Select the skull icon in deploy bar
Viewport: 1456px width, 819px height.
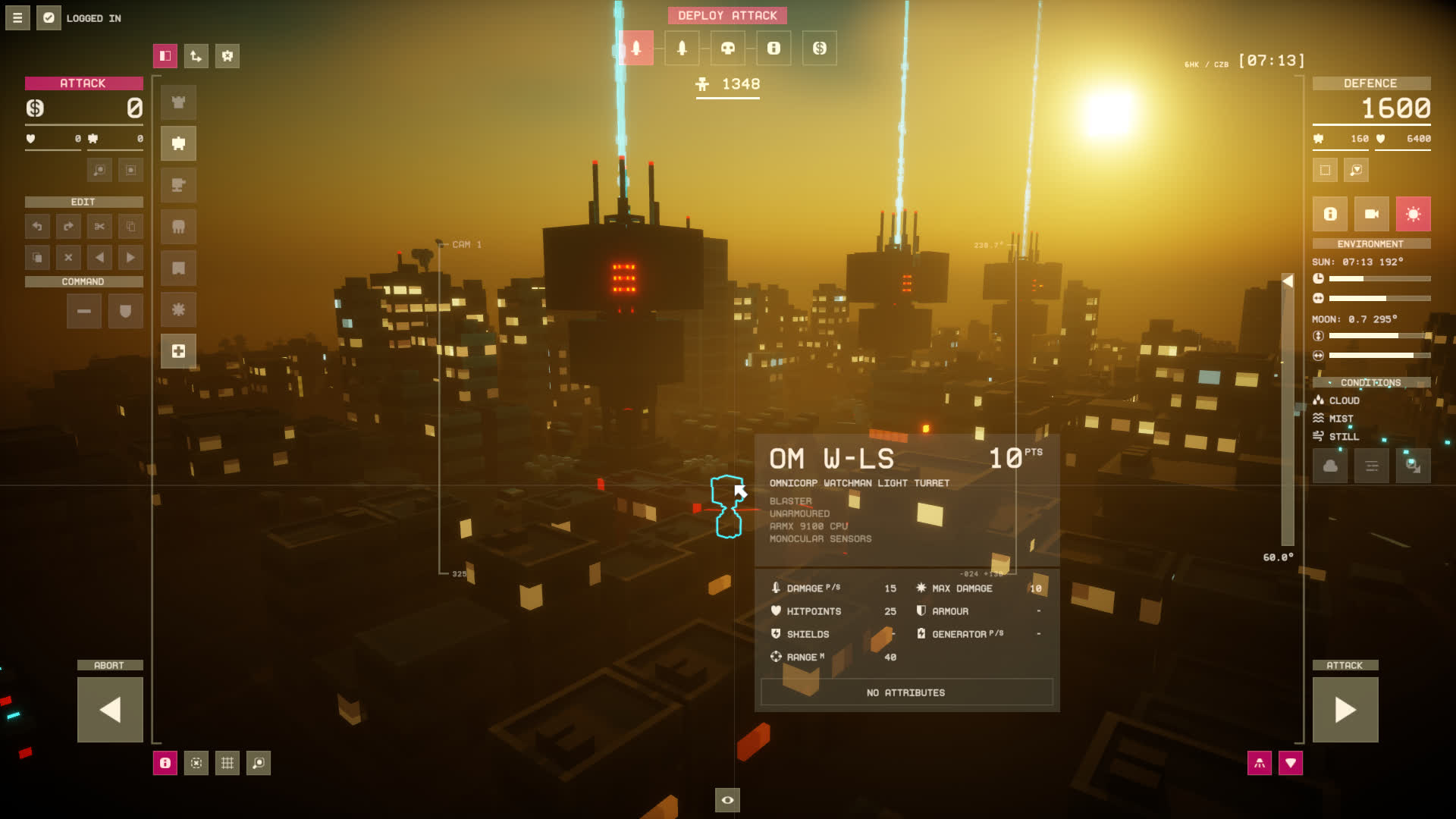click(x=728, y=49)
